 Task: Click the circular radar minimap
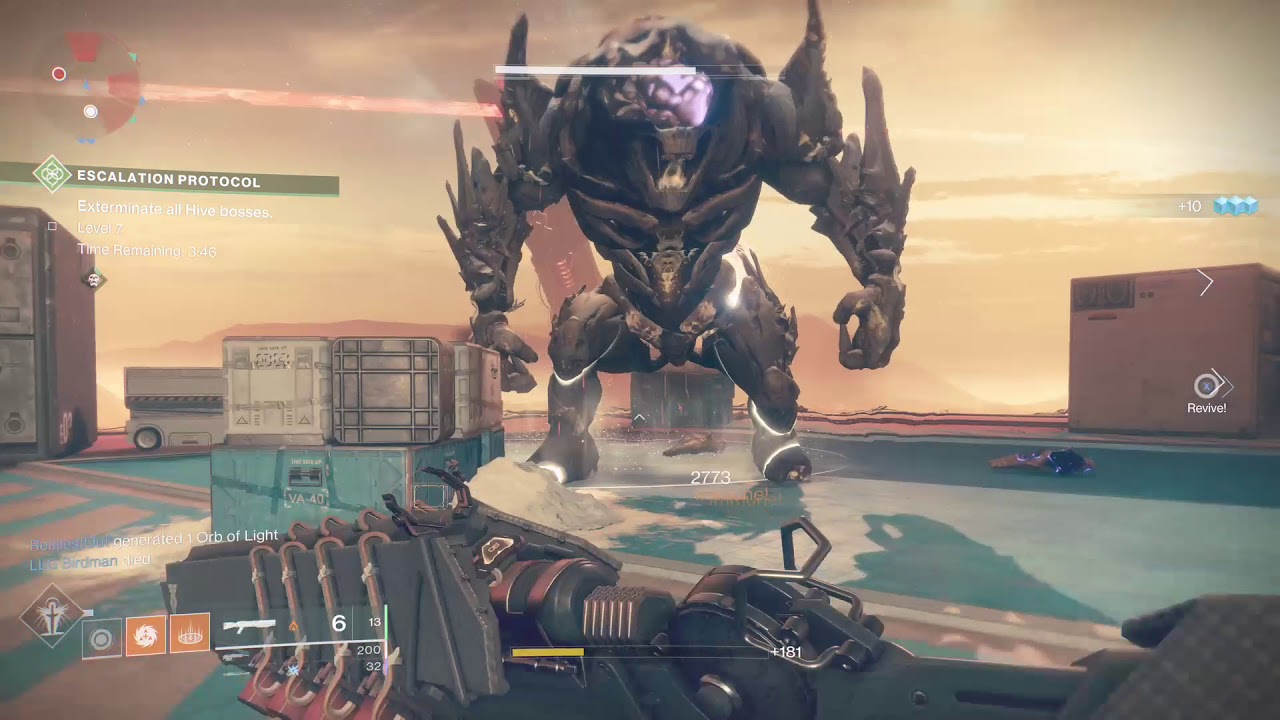coord(93,82)
